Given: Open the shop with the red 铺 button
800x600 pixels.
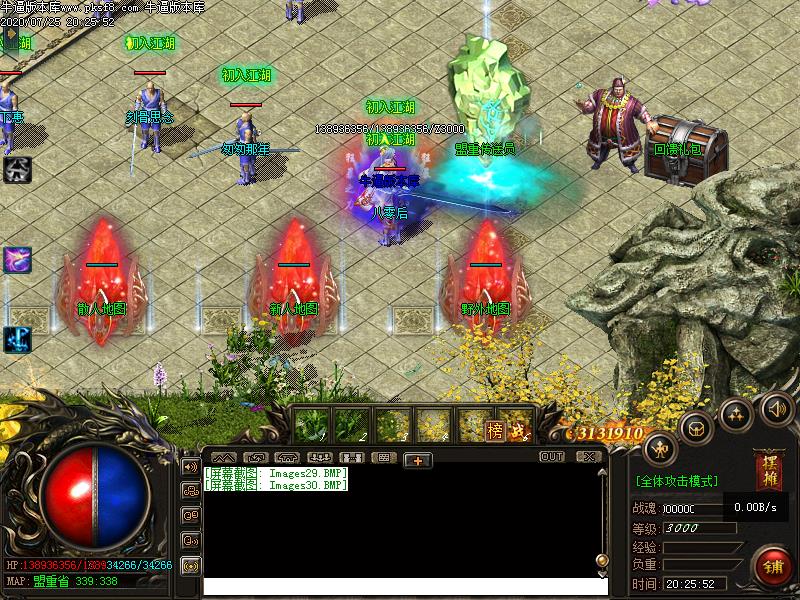Looking at the screenshot, I should pos(771,566).
